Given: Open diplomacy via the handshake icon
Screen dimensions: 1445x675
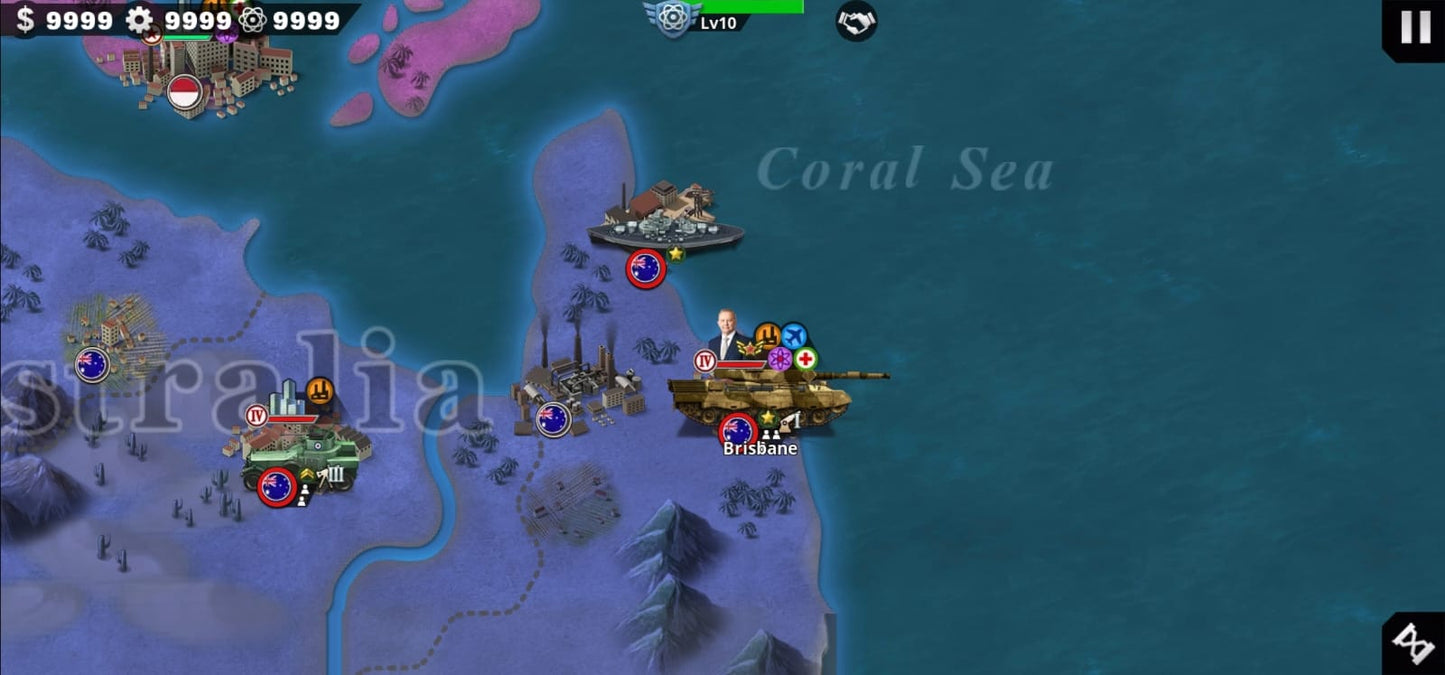Looking at the screenshot, I should [x=856, y=22].
